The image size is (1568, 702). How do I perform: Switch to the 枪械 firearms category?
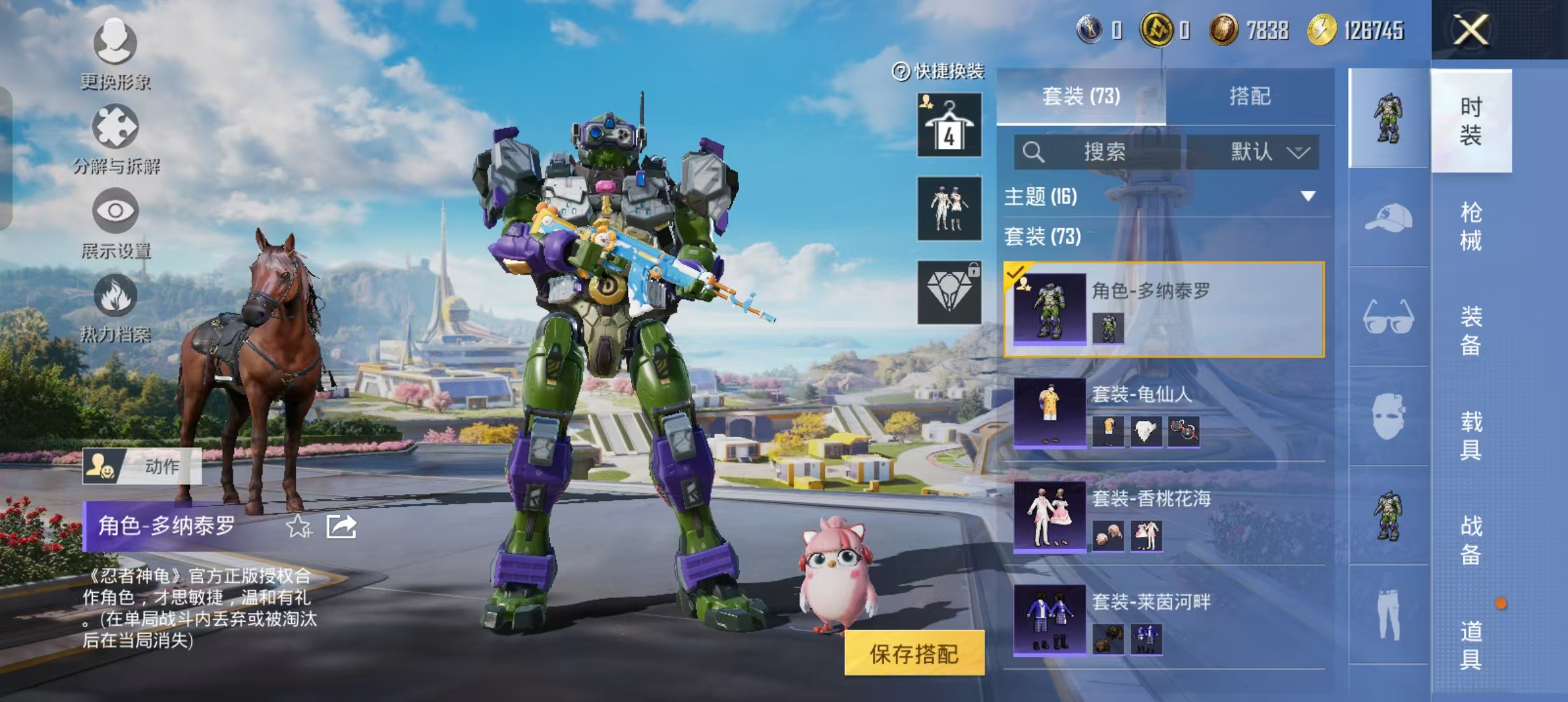[x=1470, y=226]
